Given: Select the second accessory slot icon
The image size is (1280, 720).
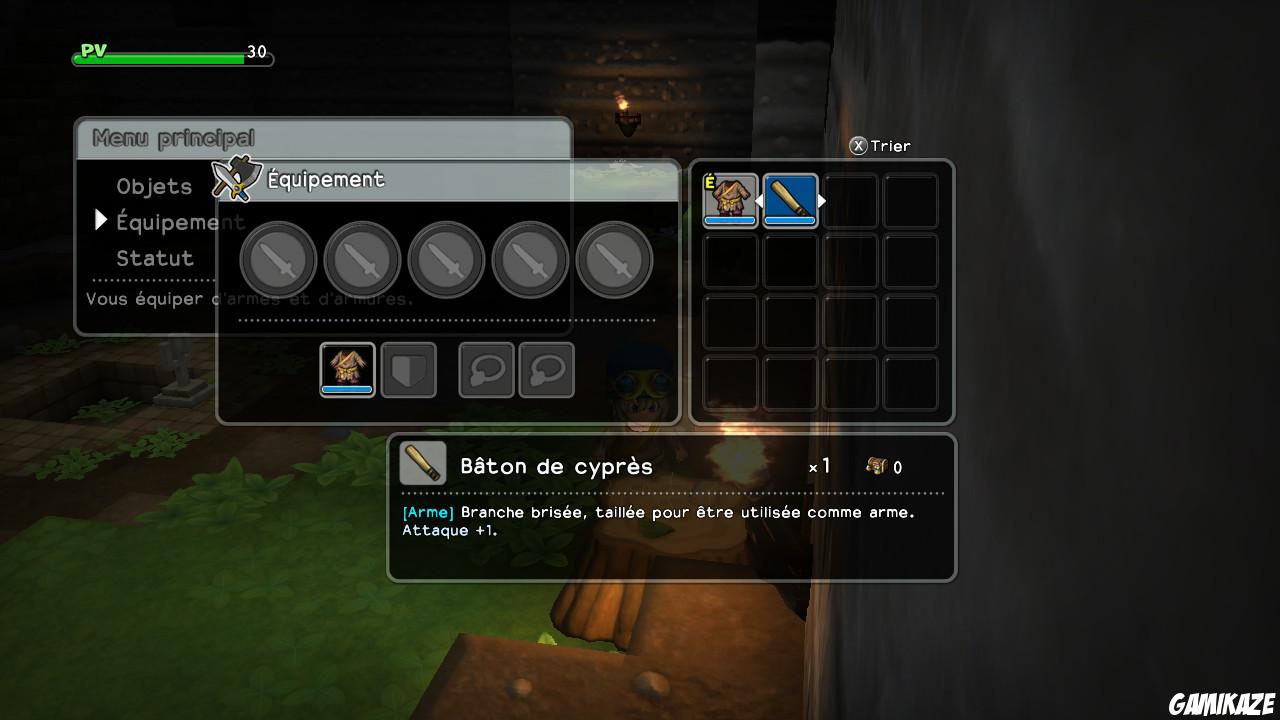Looking at the screenshot, I should pyautogui.click(x=547, y=369).
